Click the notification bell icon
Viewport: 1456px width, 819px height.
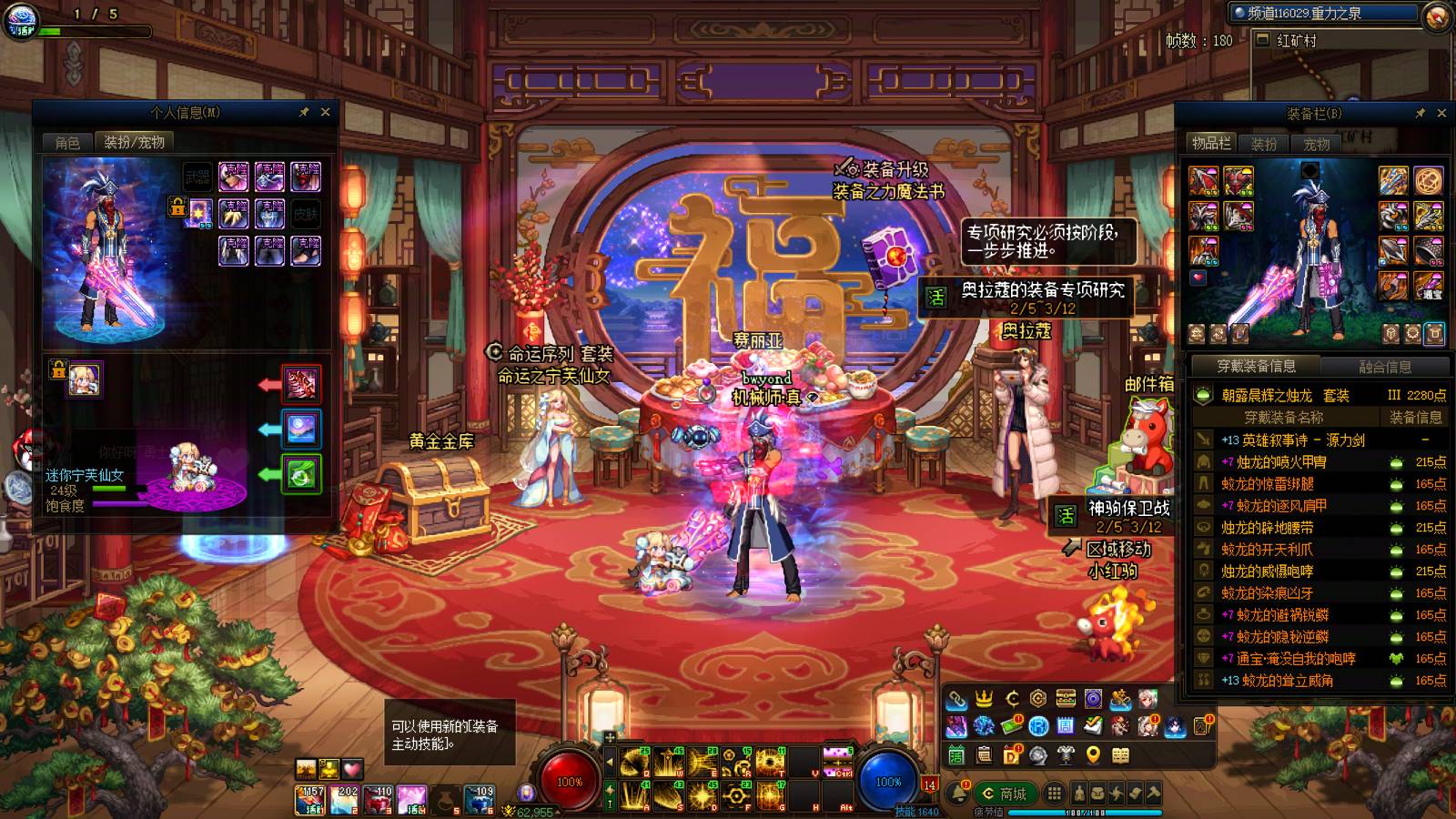958,794
